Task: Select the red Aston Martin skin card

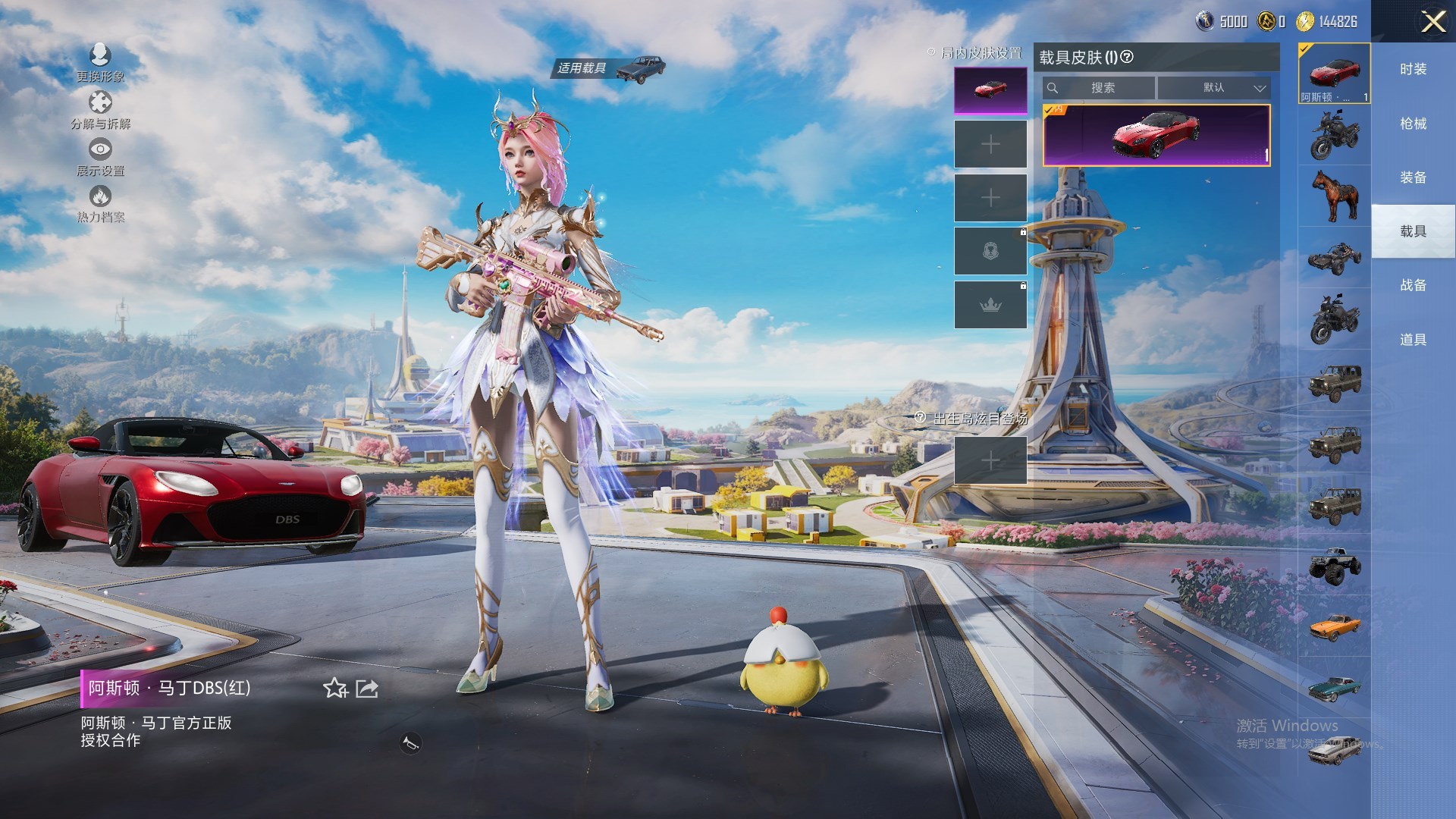Action: [1156, 135]
